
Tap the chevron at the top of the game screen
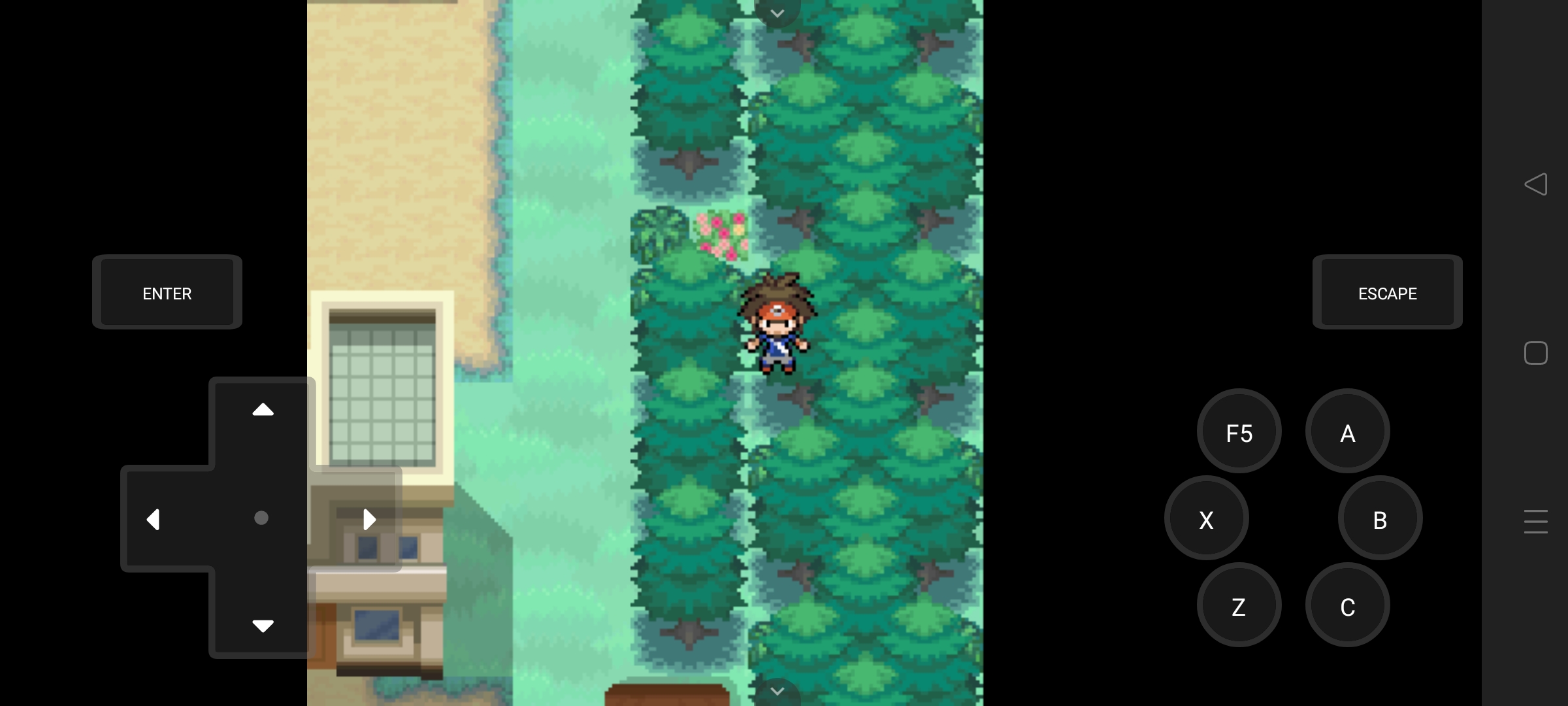pyautogui.click(x=777, y=13)
